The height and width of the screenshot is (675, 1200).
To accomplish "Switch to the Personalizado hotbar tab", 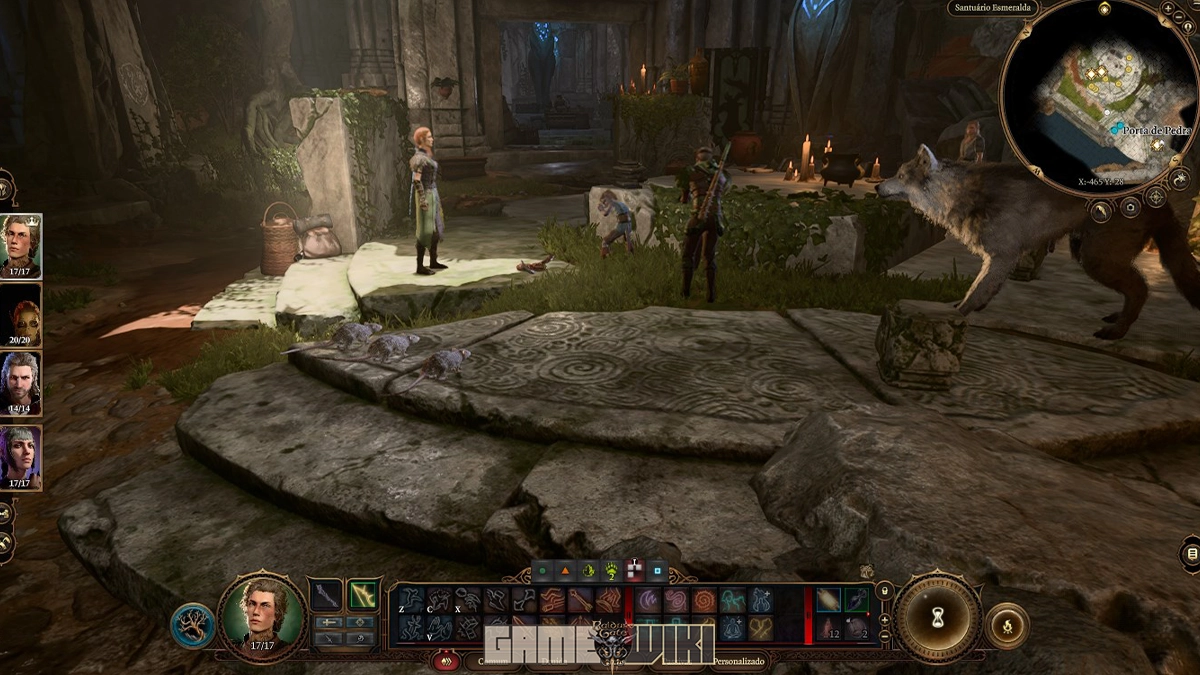I will tap(740, 661).
